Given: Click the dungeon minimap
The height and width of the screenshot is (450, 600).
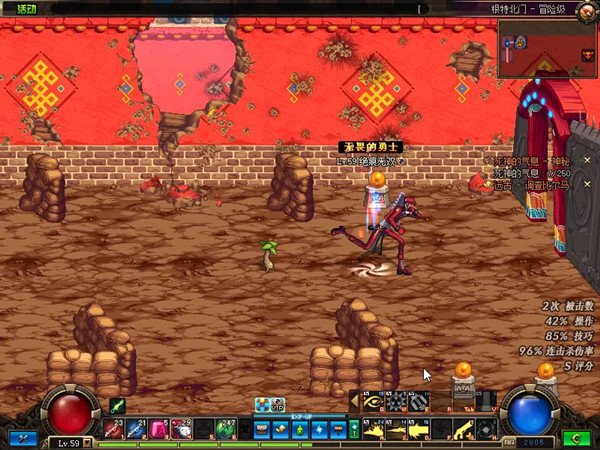Looking at the screenshot, I should click(x=547, y=48).
